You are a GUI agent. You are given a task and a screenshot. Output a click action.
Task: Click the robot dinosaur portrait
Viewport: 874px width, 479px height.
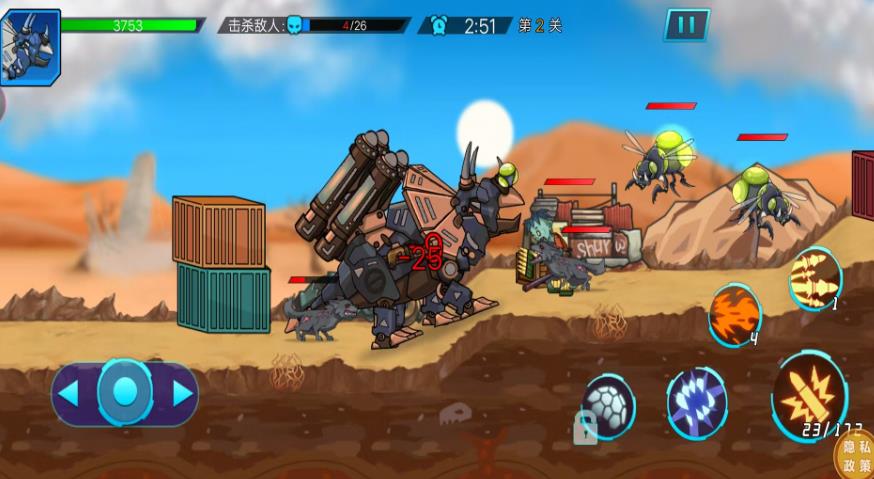[x=31, y=45]
